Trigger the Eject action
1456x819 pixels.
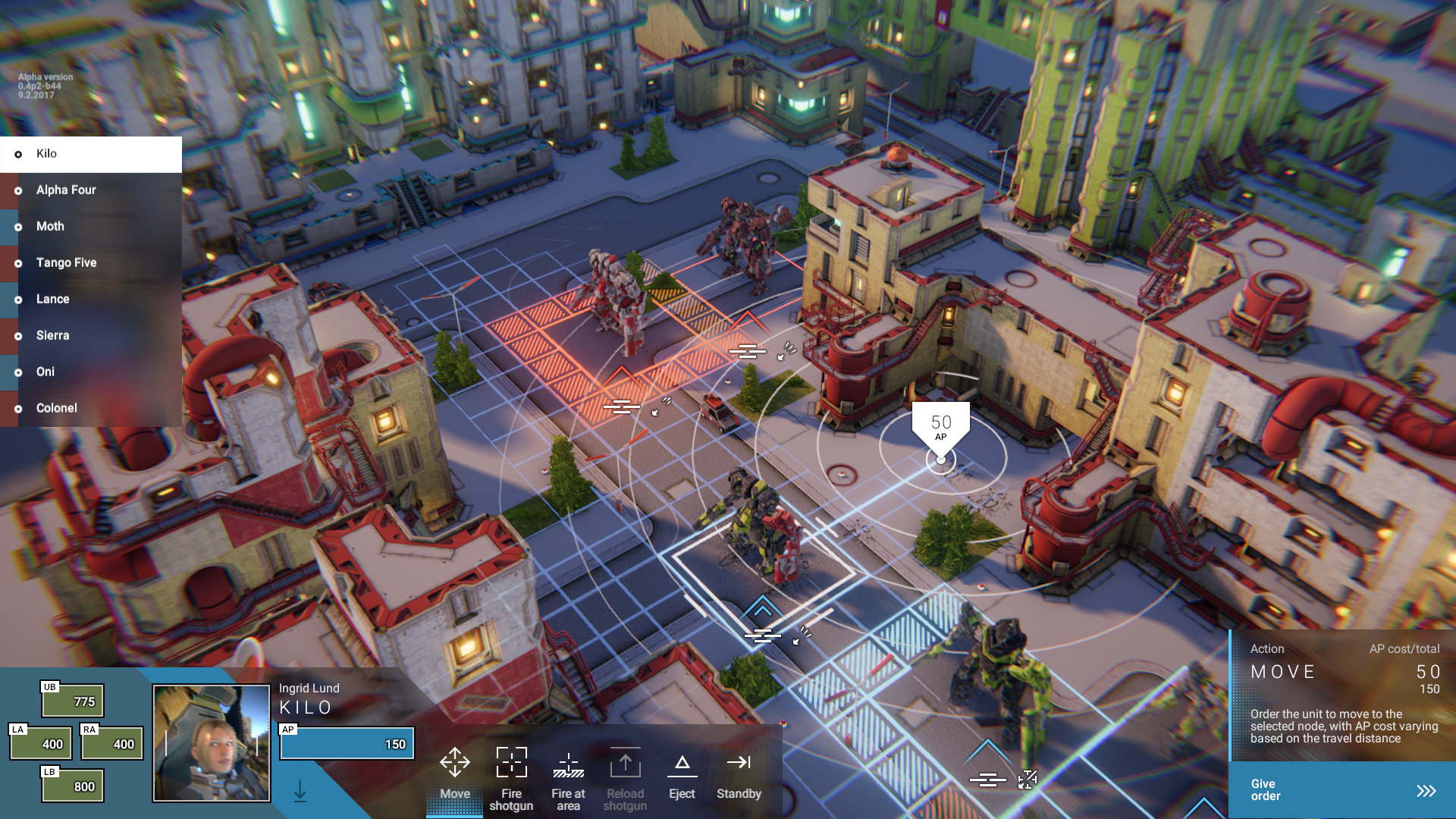point(682,773)
